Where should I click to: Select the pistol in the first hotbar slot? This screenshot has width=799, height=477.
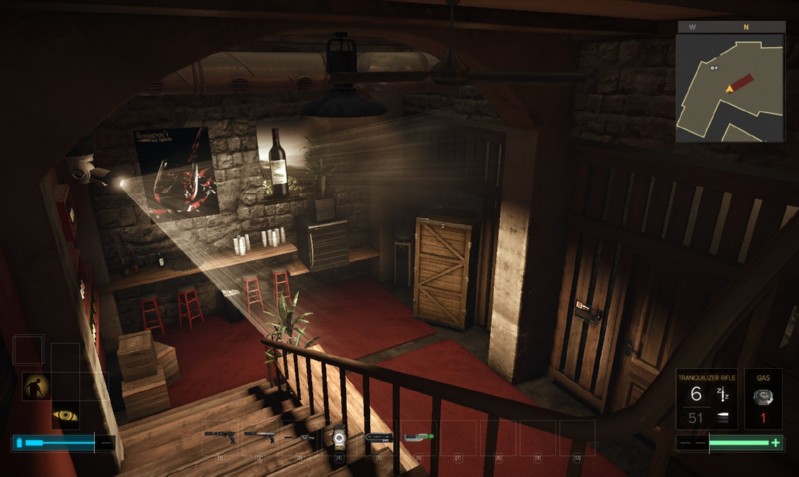(220, 436)
